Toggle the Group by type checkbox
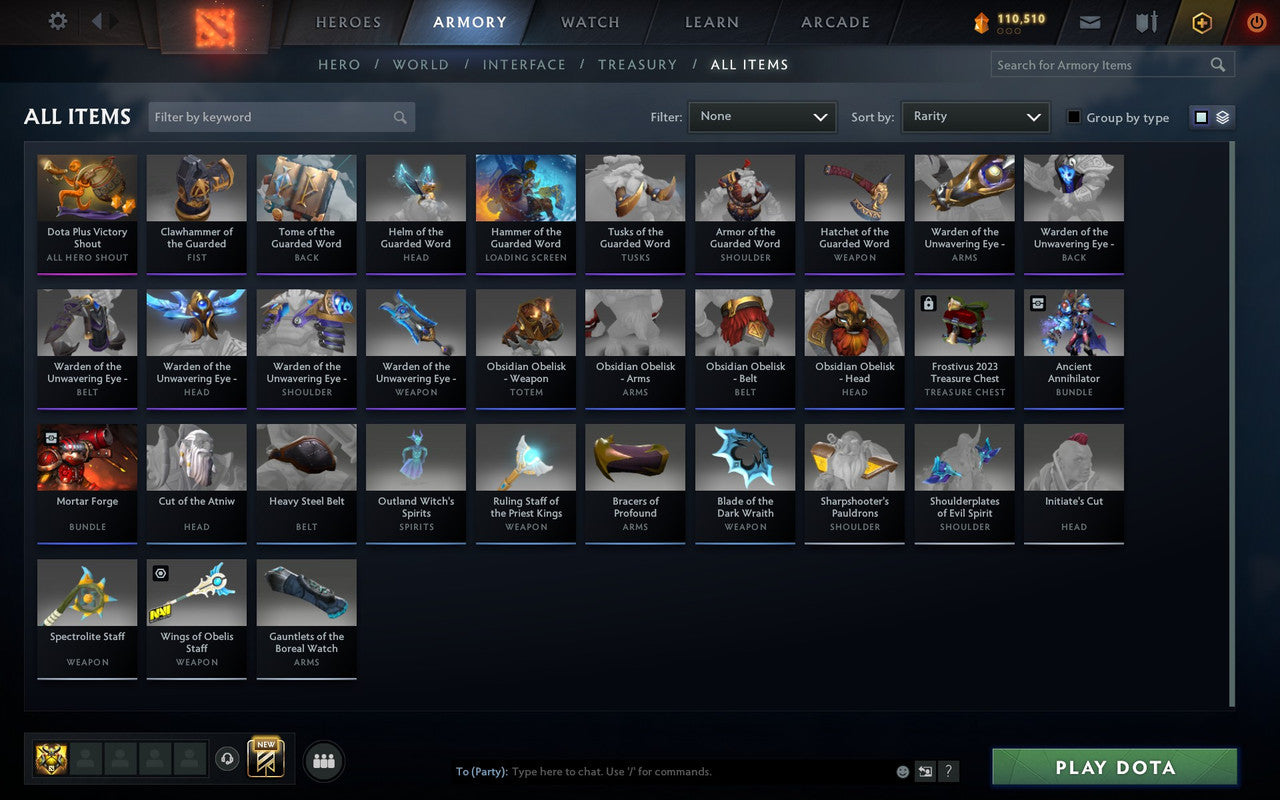This screenshot has width=1280, height=800. coord(1074,117)
